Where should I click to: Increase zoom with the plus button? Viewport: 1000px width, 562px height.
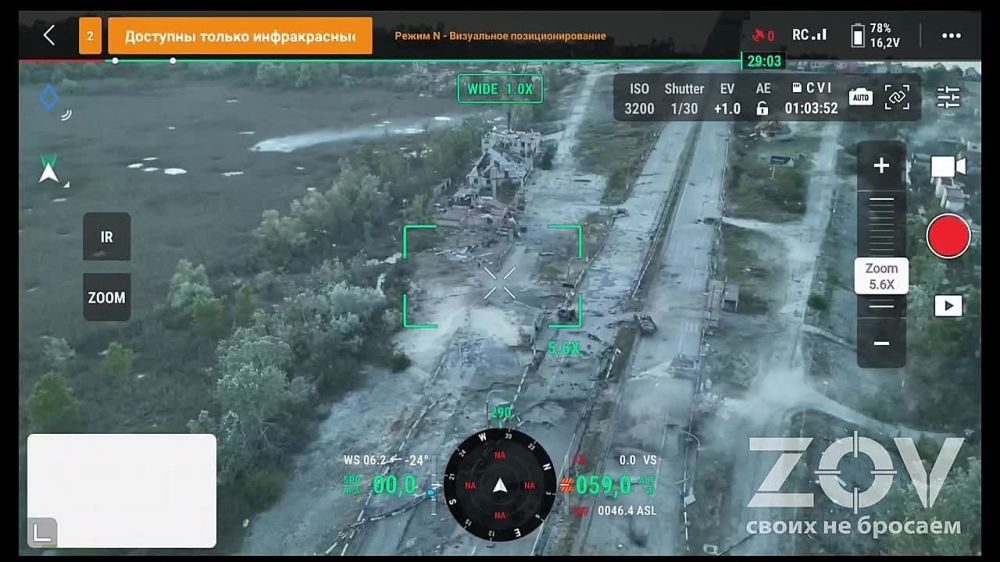click(x=881, y=166)
